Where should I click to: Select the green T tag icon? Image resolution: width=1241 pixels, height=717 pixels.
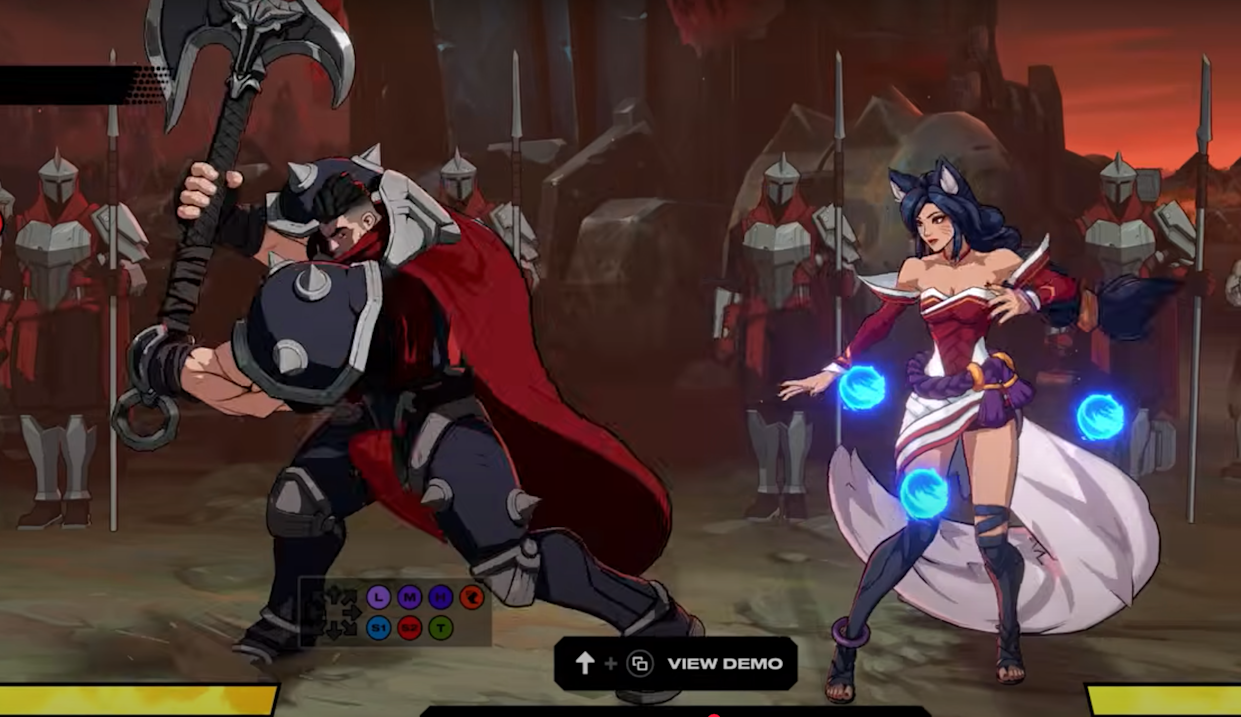pyautogui.click(x=440, y=628)
